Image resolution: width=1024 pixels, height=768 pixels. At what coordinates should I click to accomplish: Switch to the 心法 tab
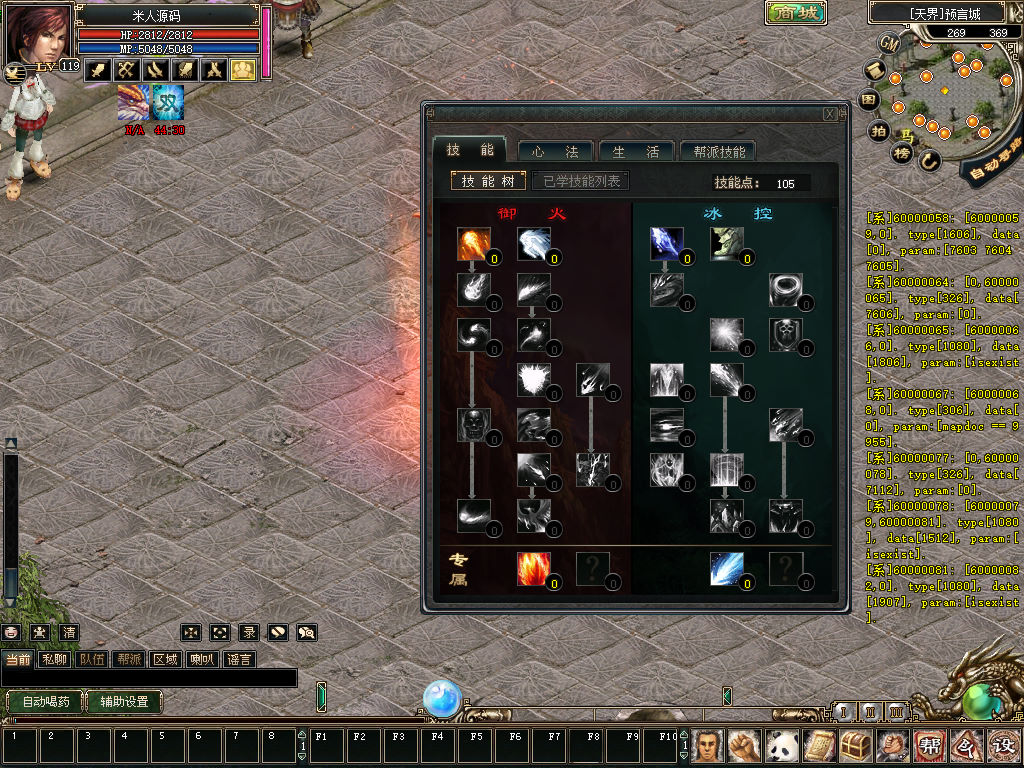pos(556,151)
